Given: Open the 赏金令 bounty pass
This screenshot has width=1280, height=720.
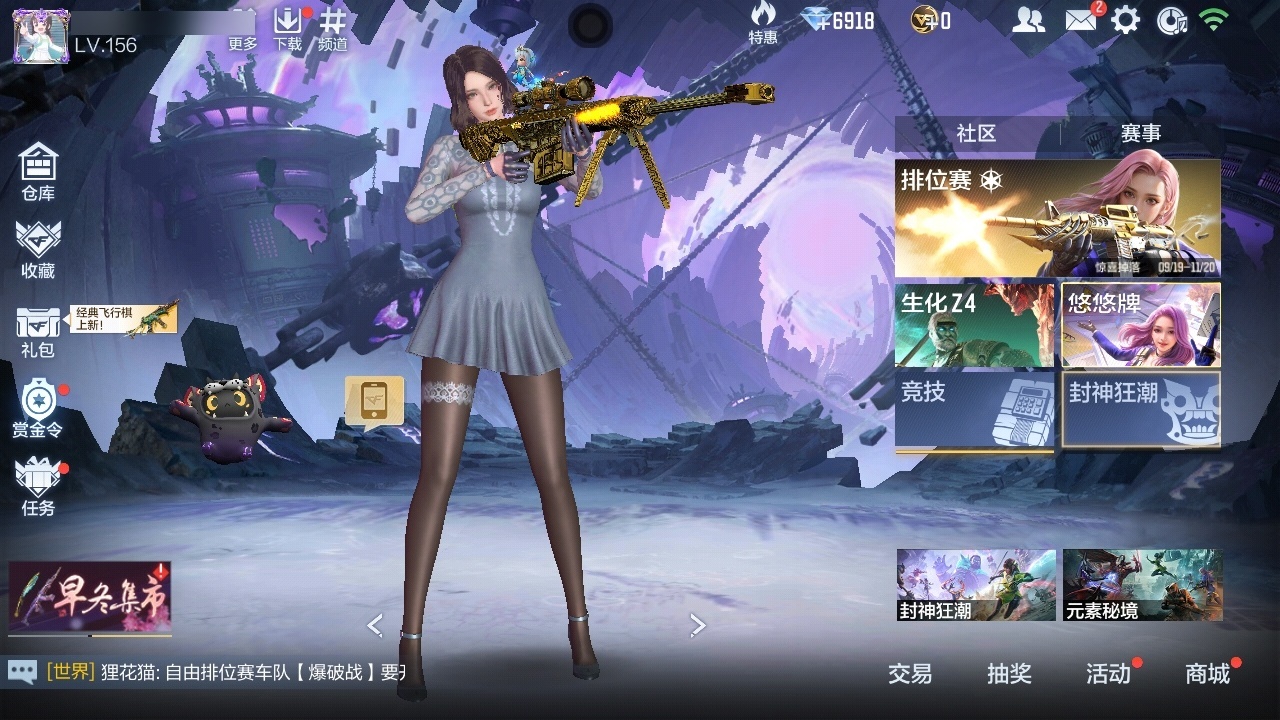Looking at the screenshot, I should click(x=38, y=407).
